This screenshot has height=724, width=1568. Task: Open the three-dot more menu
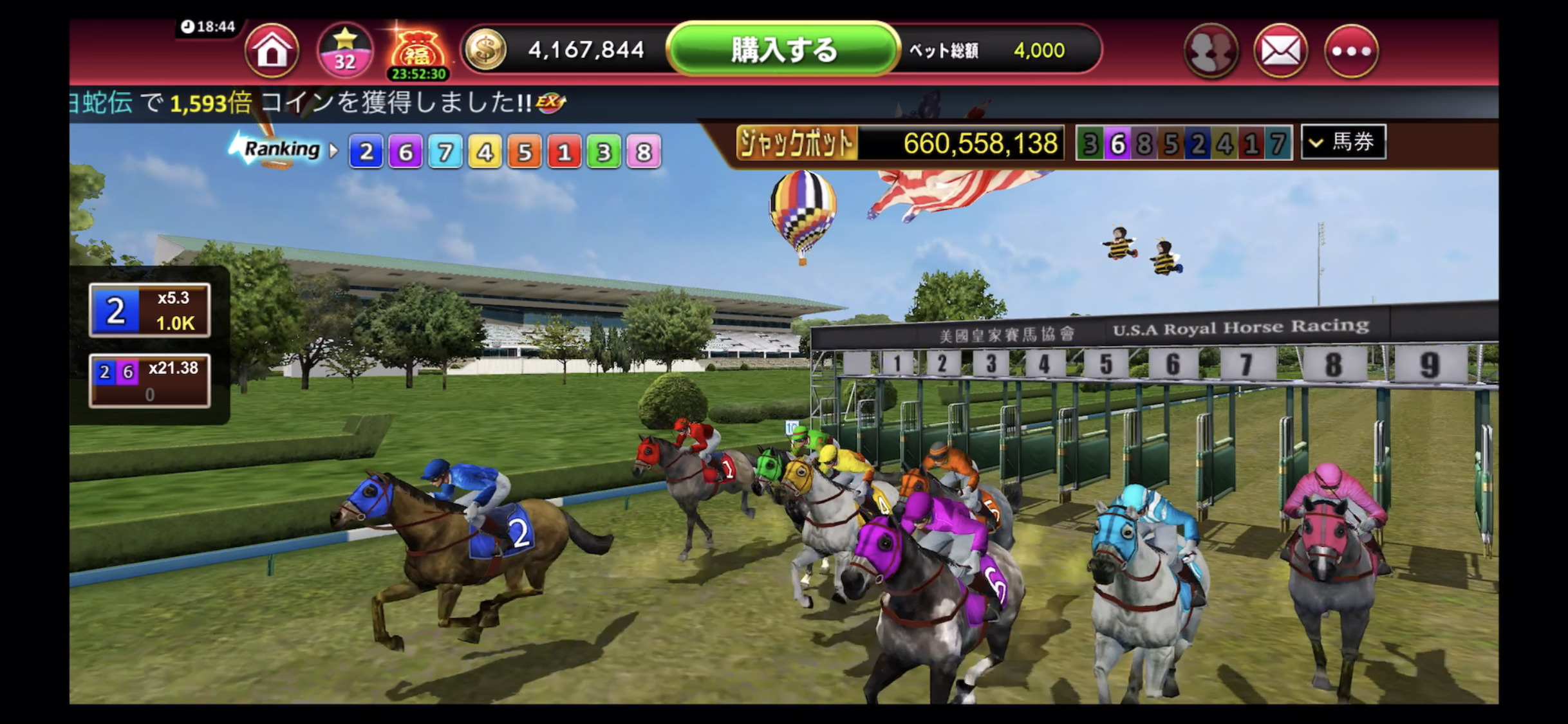[1351, 51]
